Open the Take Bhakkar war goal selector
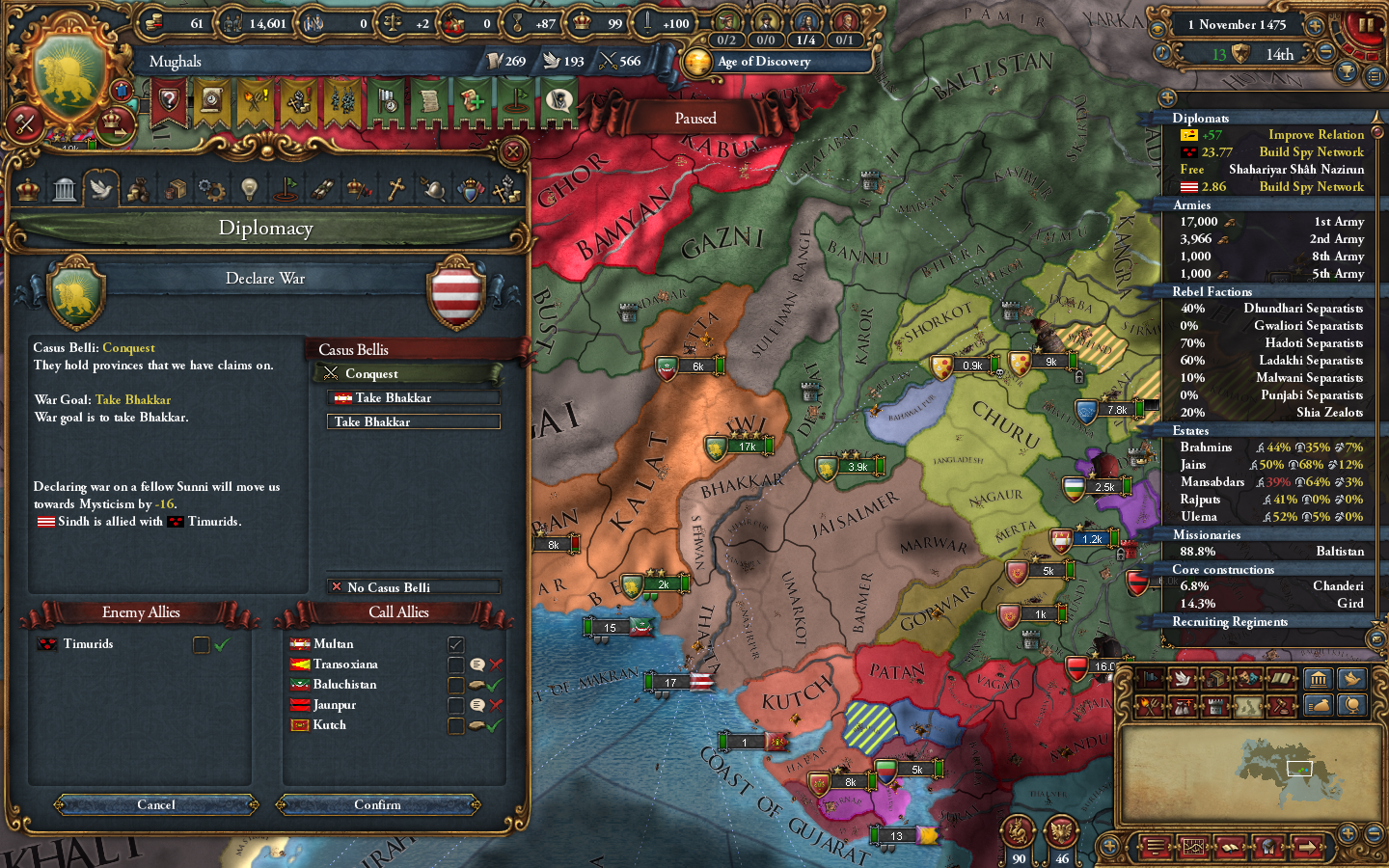1389x868 pixels. (413, 421)
